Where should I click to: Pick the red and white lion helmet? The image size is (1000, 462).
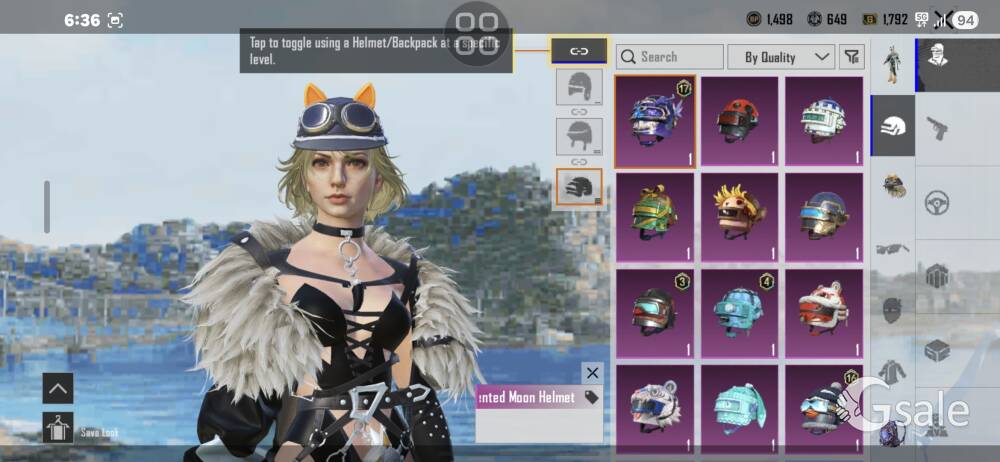tap(824, 312)
